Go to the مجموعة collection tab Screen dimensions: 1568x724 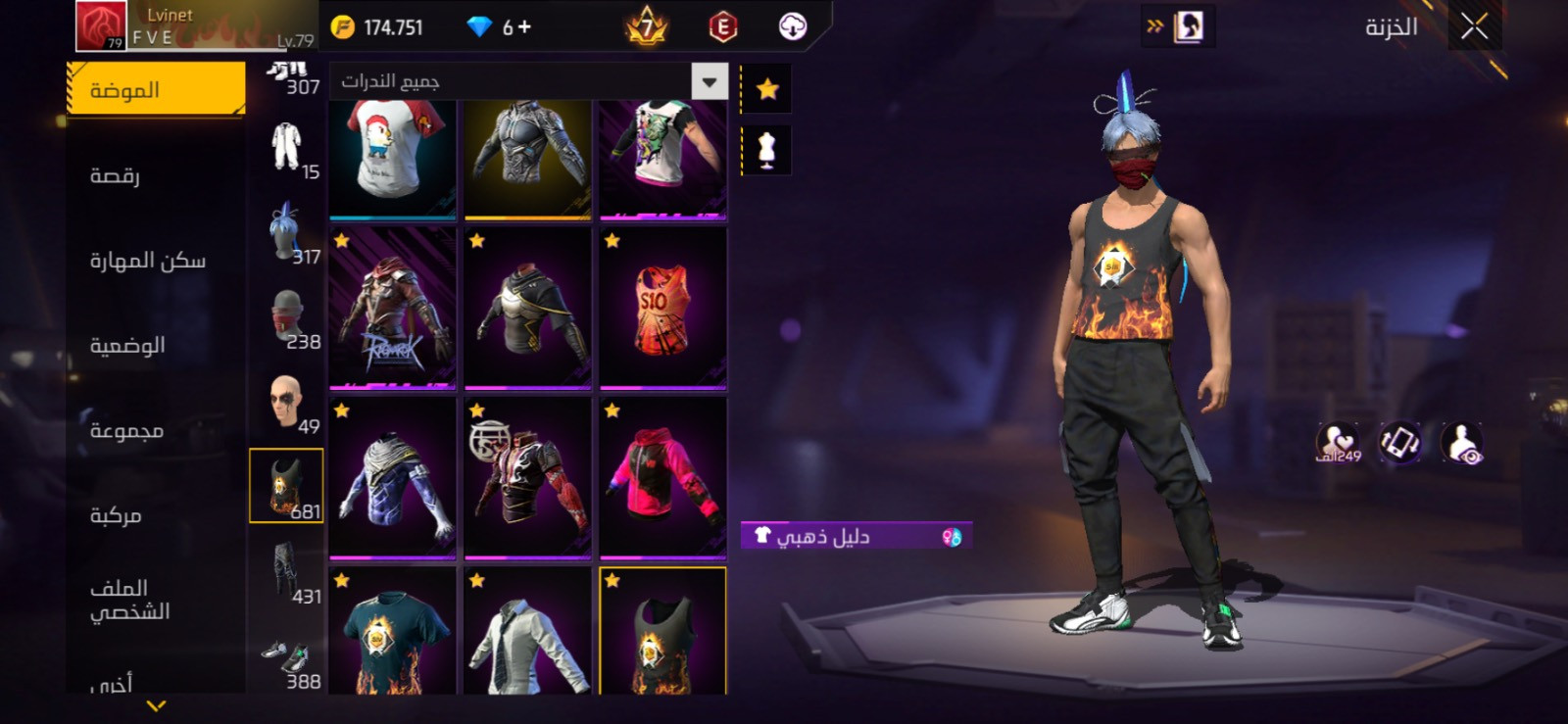(x=126, y=430)
